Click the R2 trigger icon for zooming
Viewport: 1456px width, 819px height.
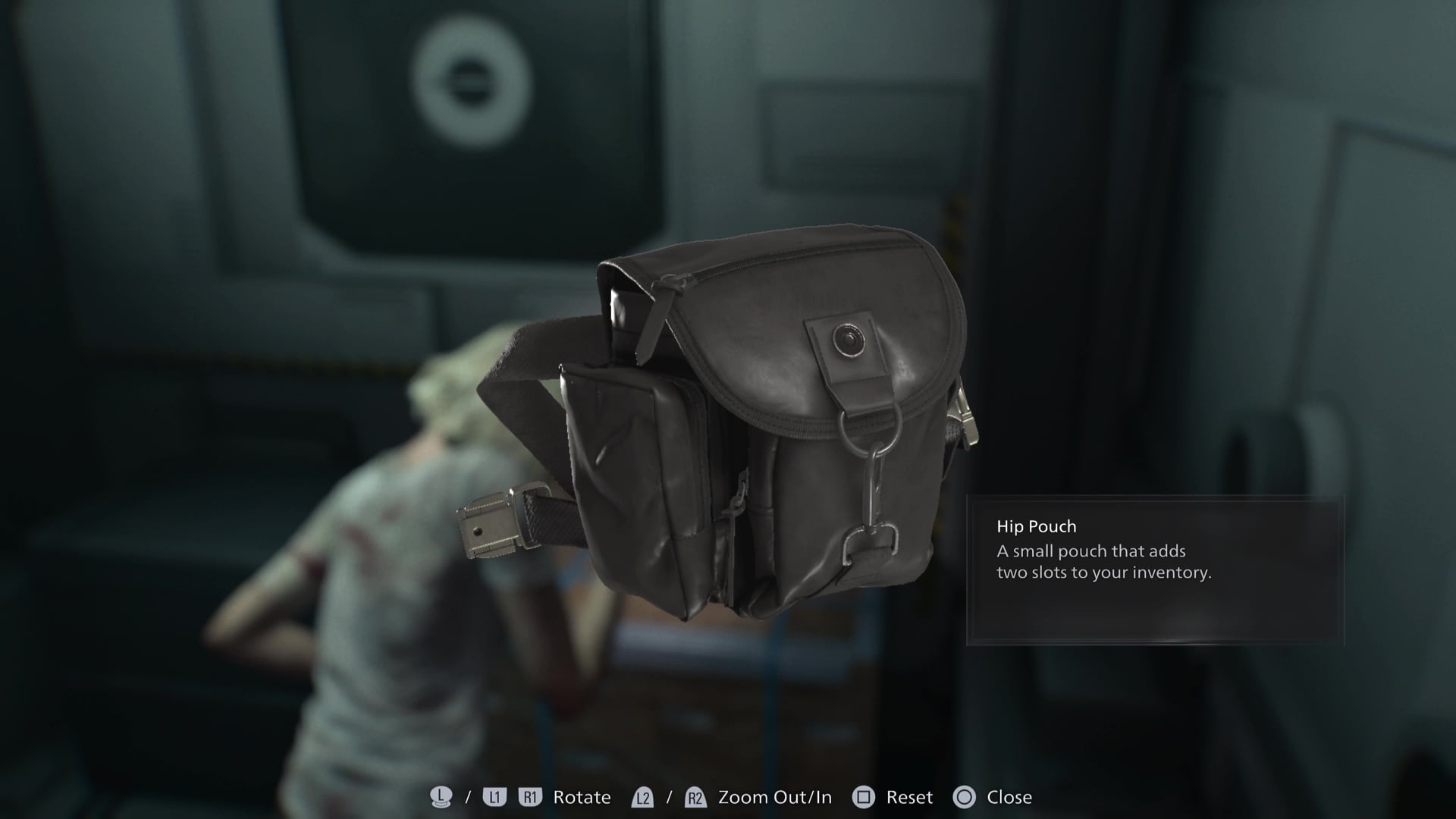tap(696, 797)
